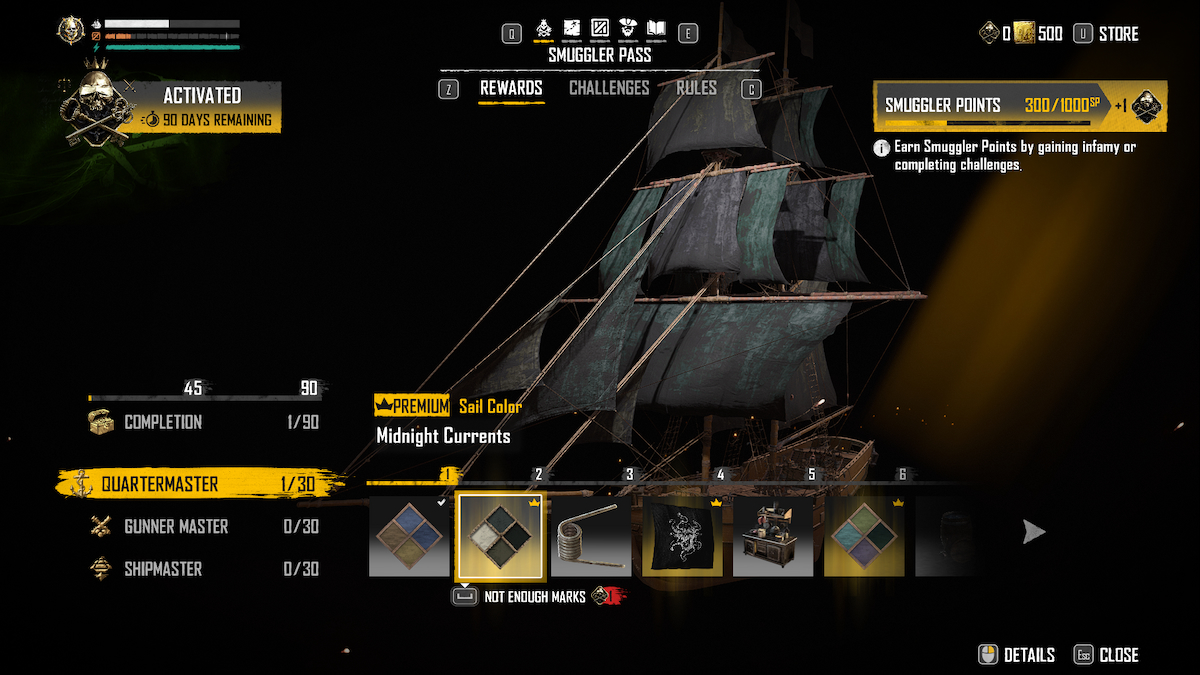Screen dimensions: 1200x675
Task: Pick the workbench furniture reward
Action: [773, 536]
